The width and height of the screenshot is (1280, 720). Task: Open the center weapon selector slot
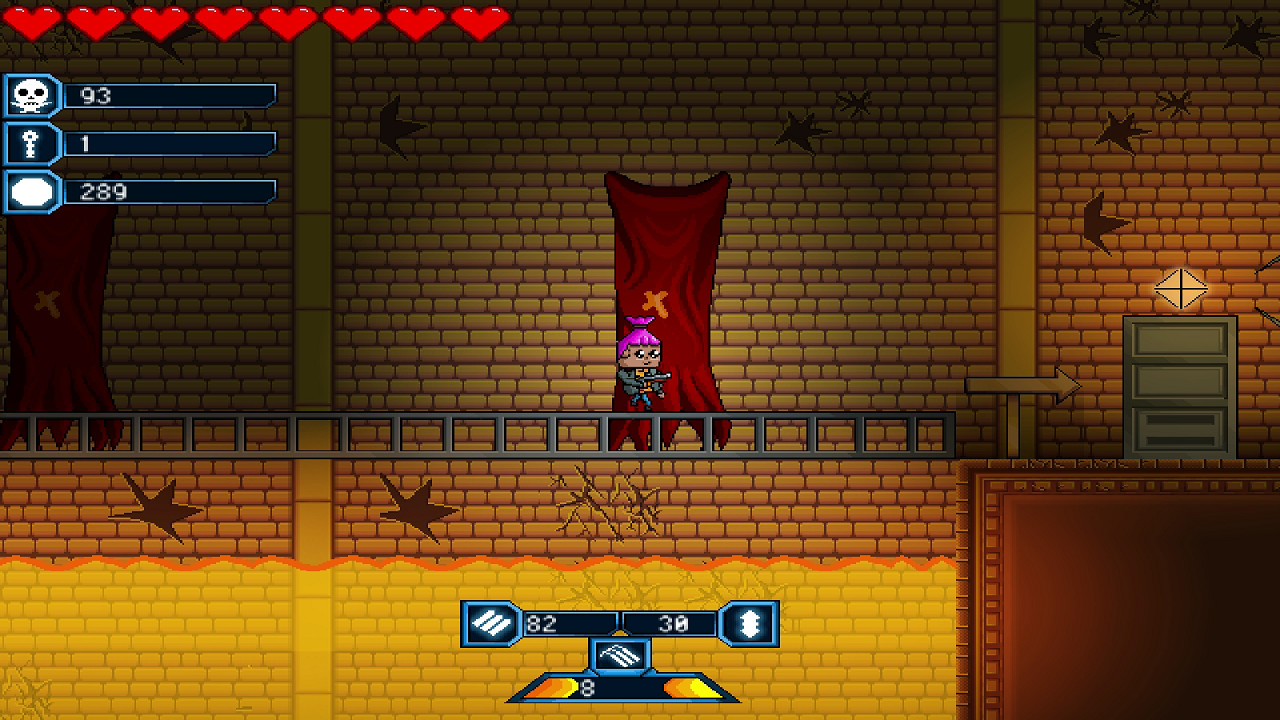tap(620, 656)
